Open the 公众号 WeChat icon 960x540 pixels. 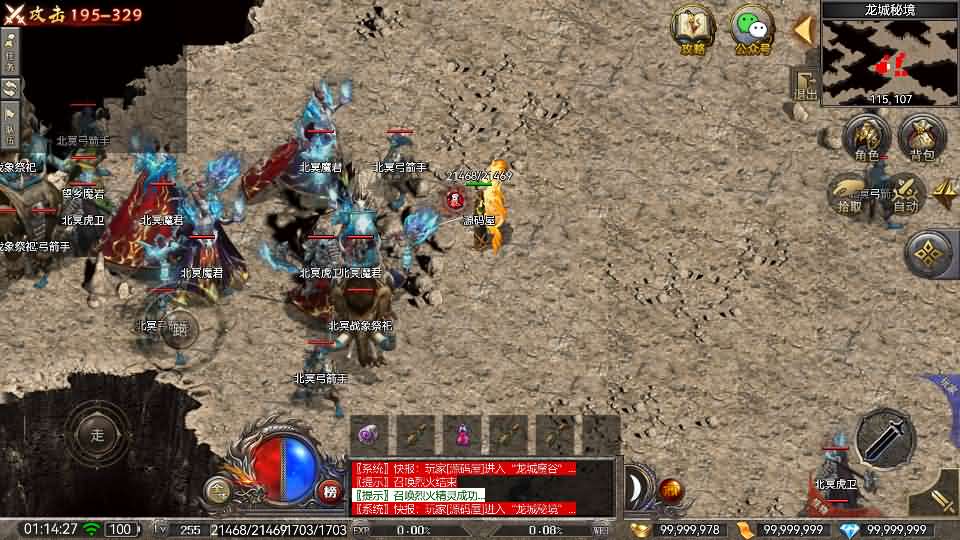(752, 30)
